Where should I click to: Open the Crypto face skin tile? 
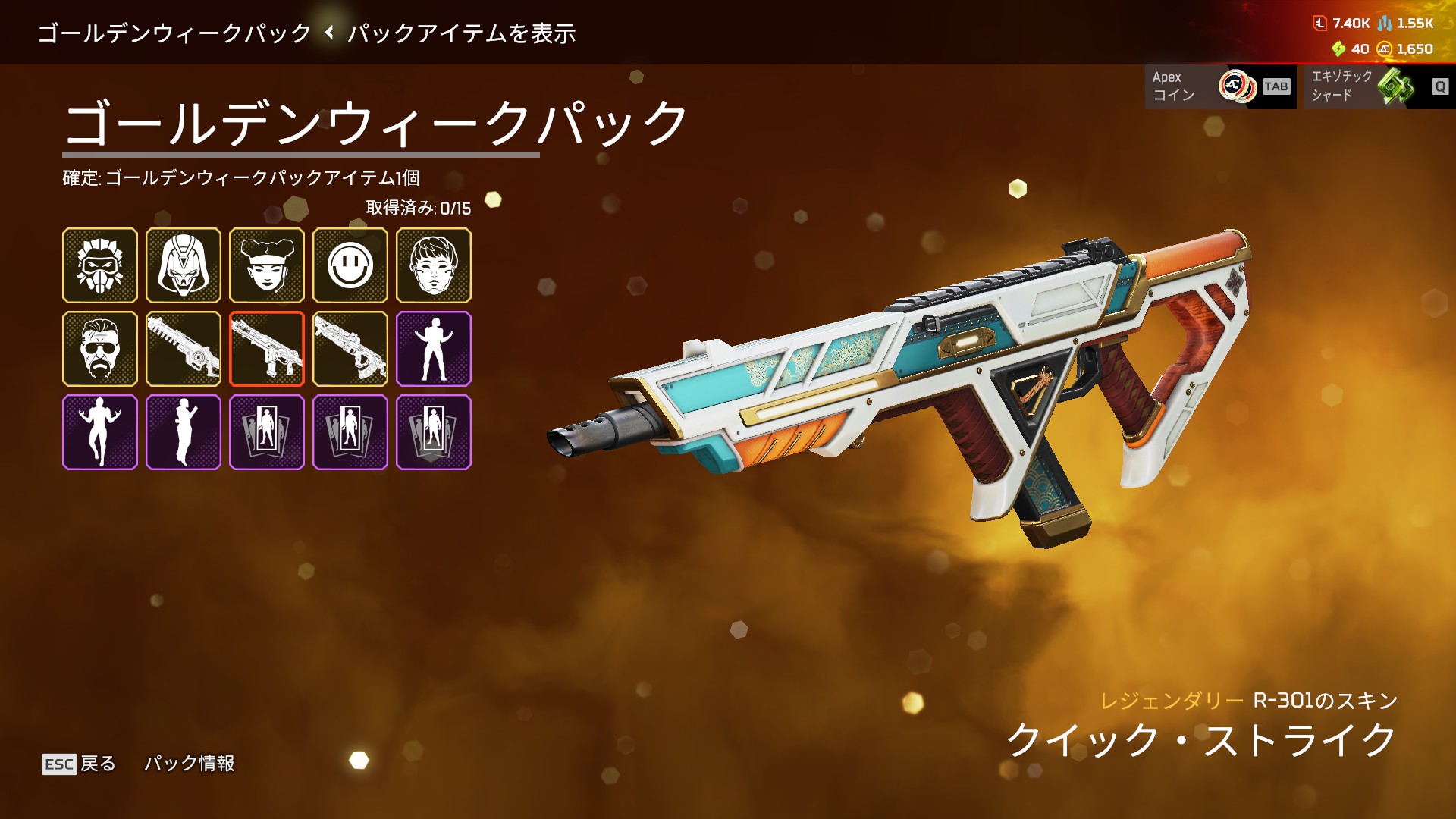tap(434, 265)
